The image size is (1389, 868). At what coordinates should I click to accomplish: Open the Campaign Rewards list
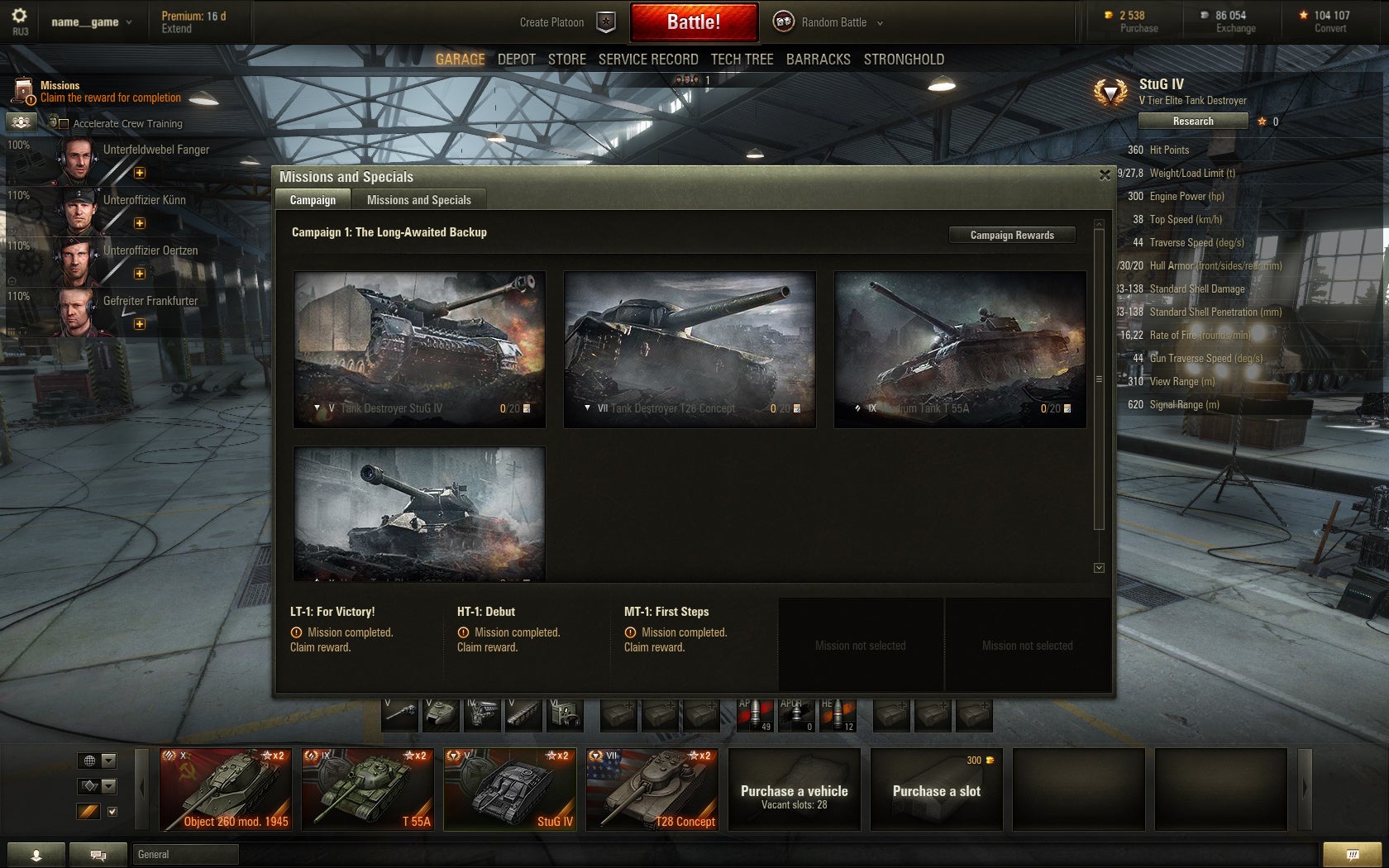[1011, 236]
